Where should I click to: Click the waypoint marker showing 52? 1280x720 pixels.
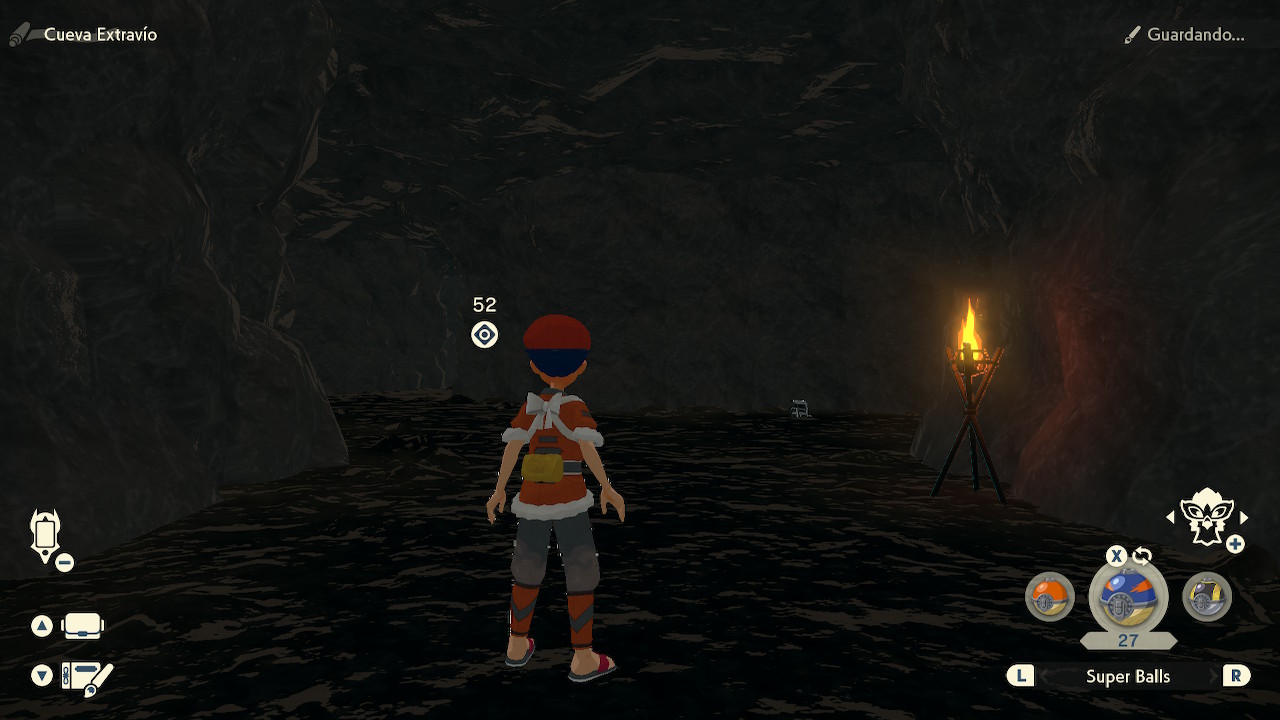484,334
